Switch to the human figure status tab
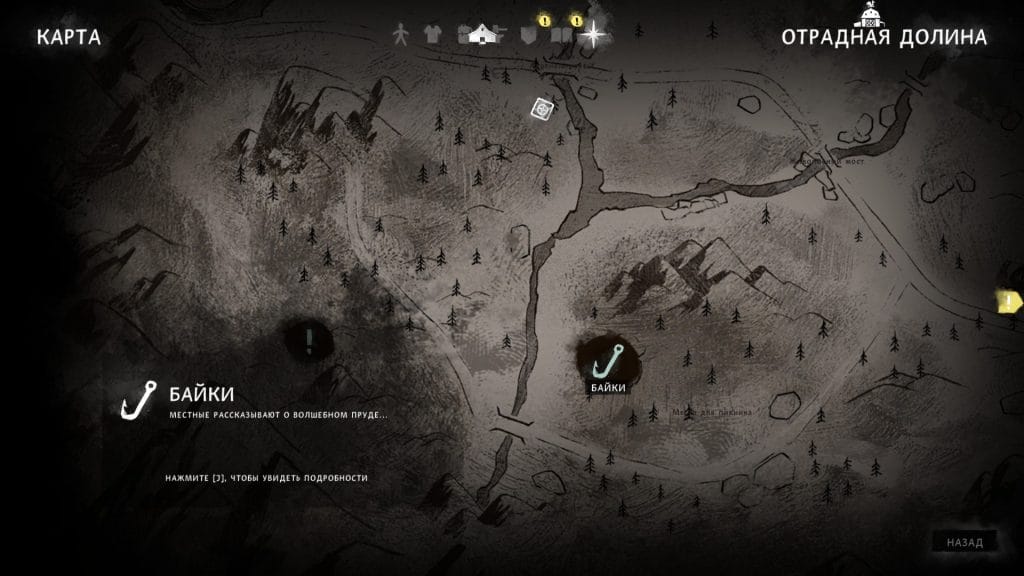The width and height of the screenshot is (1024, 576). [x=401, y=35]
